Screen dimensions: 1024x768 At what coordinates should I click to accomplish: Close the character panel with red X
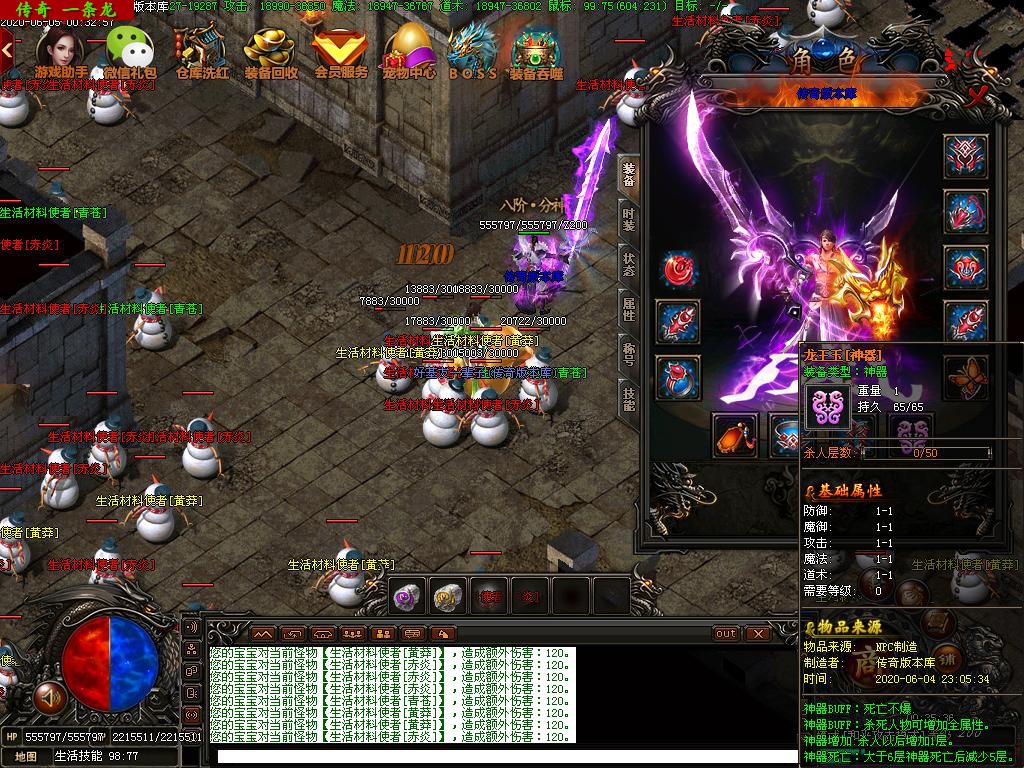click(x=977, y=97)
